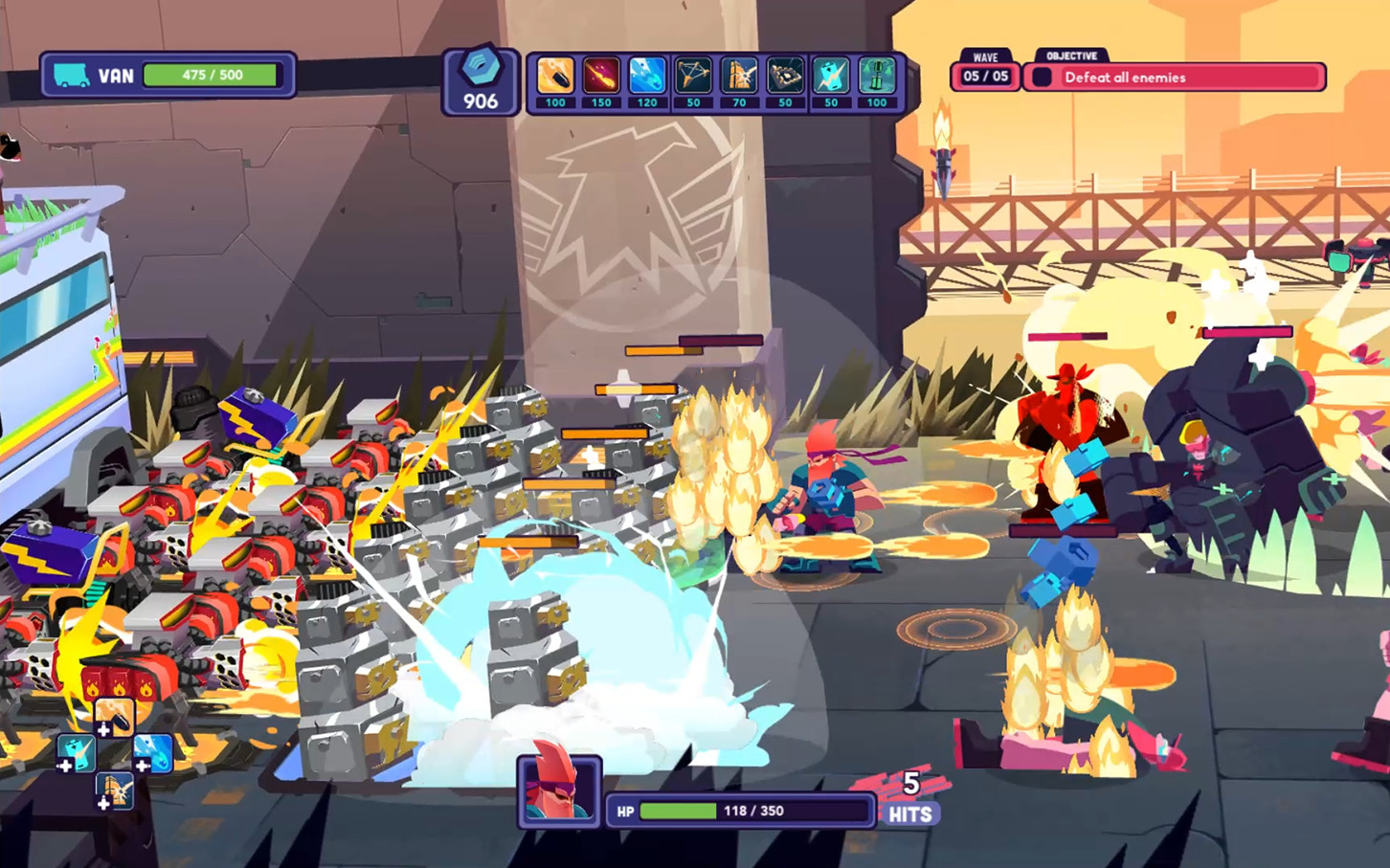Pick the cyan battery icon costing 50
The width and height of the screenshot is (1390, 868).
pyautogui.click(x=831, y=77)
